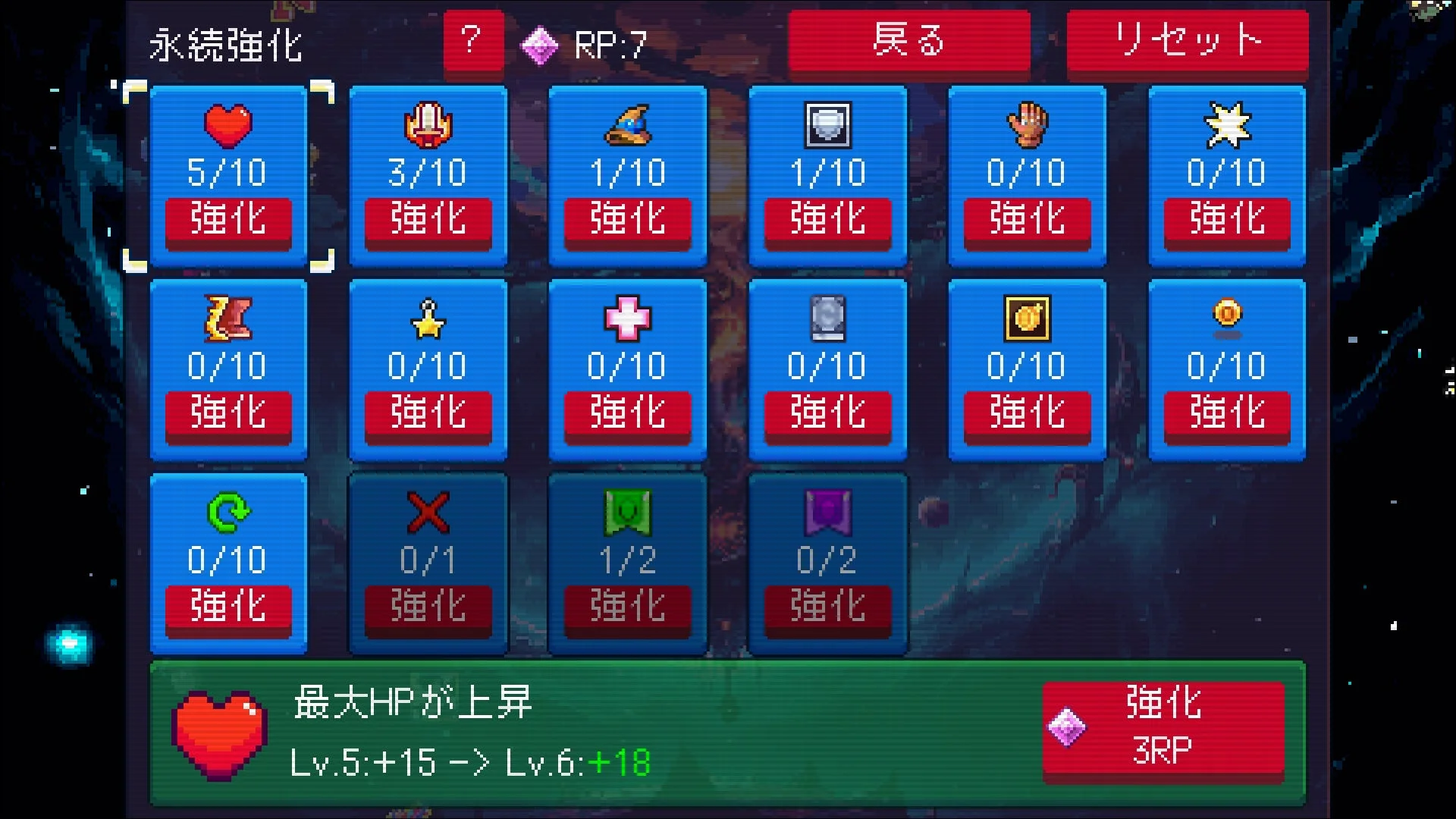Select the star pendant upgrade icon
The image size is (1456, 819).
pos(427,319)
